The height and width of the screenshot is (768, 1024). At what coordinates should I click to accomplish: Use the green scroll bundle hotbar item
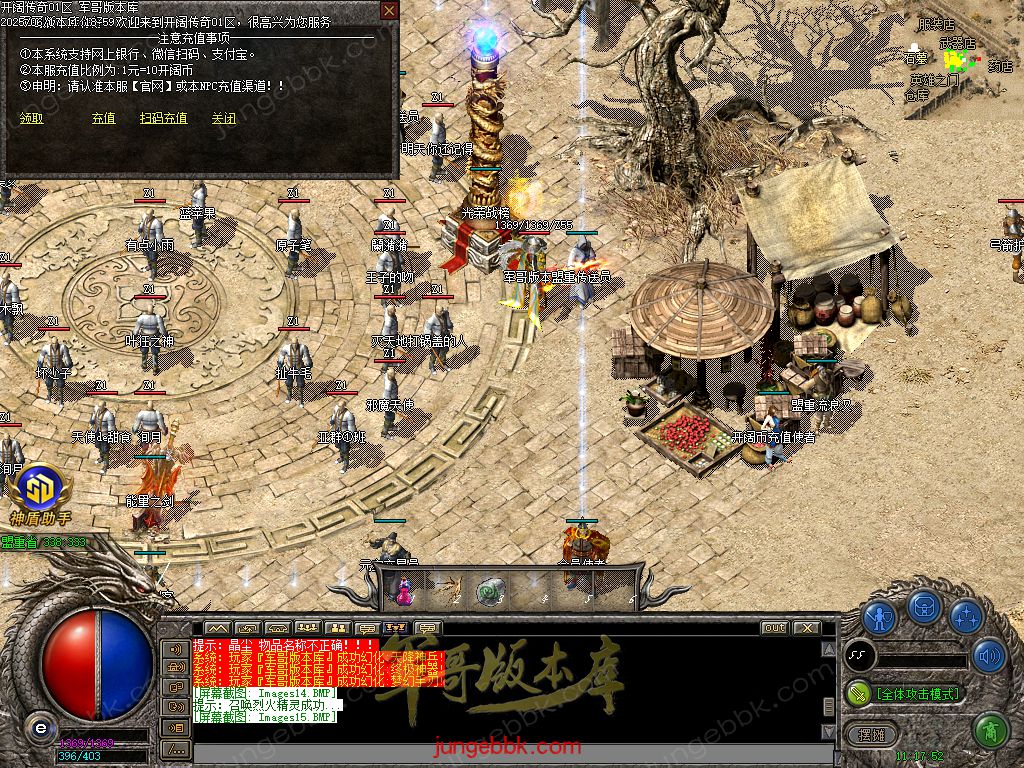pyautogui.click(x=490, y=590)
